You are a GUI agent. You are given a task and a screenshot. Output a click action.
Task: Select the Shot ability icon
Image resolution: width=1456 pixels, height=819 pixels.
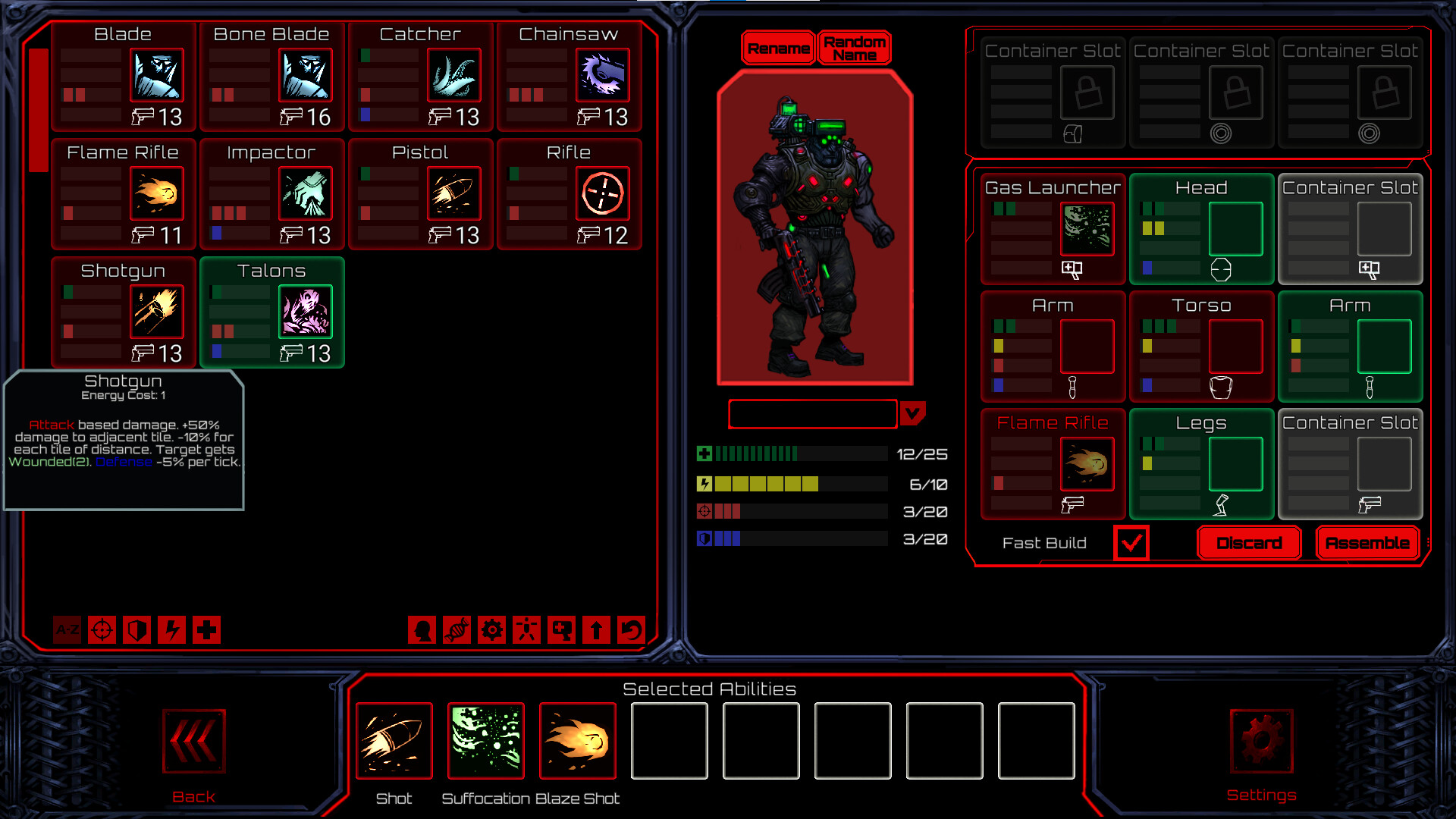[x=394, y=741]
